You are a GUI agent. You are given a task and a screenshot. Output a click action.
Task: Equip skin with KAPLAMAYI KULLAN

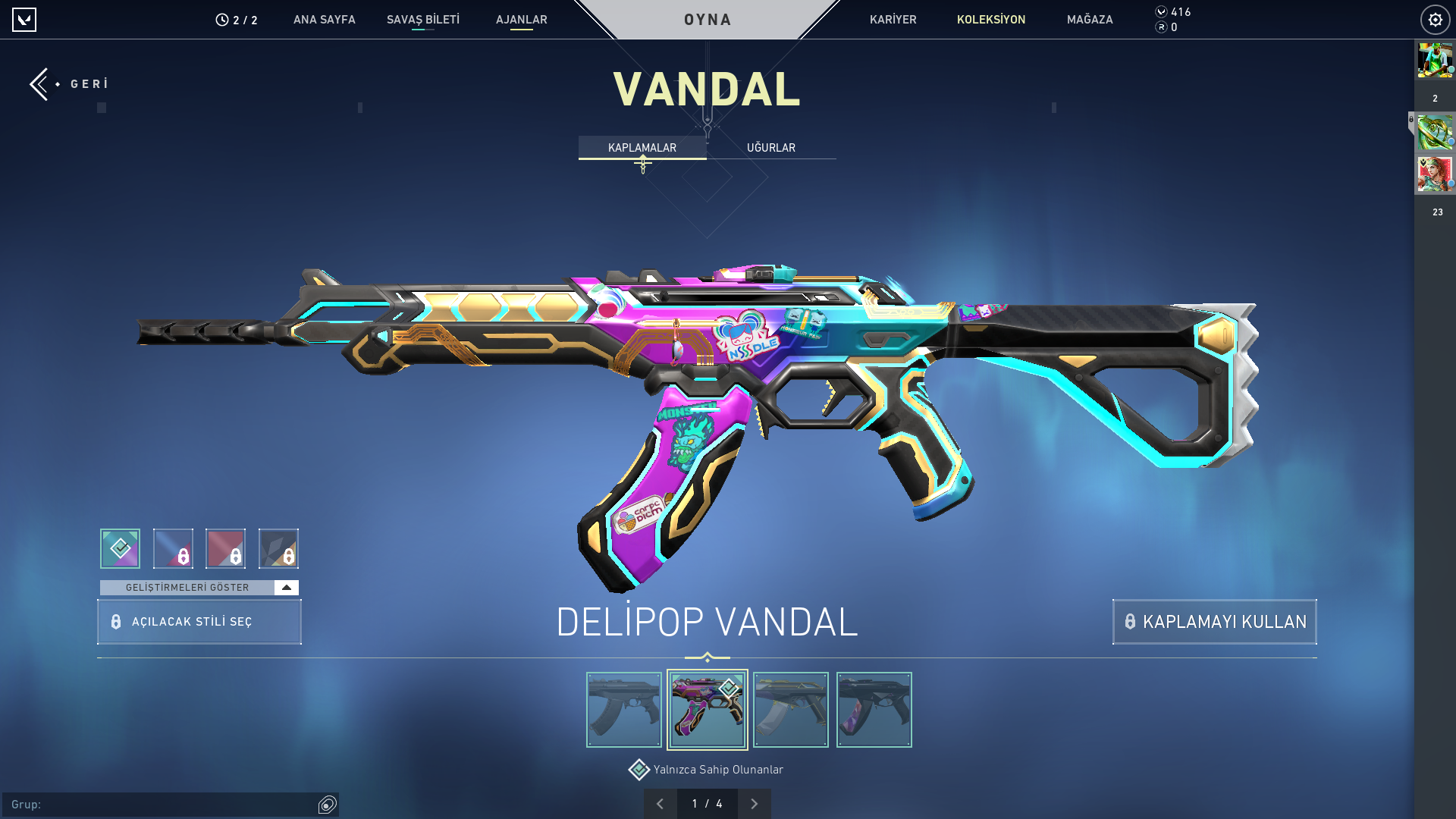pos(1214,622)
